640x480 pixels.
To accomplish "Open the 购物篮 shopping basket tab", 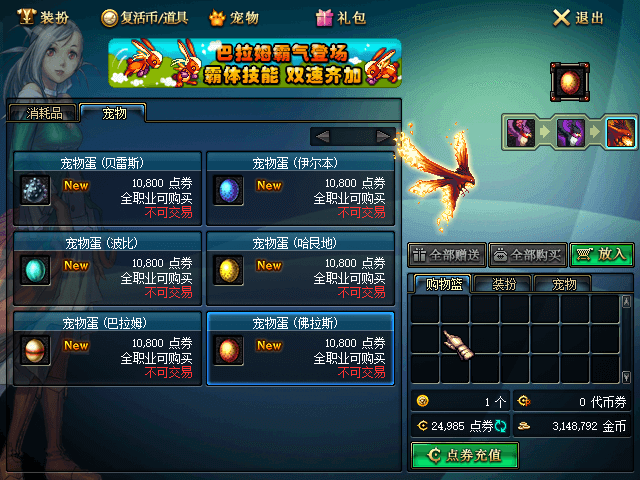I will click(444, 284).
